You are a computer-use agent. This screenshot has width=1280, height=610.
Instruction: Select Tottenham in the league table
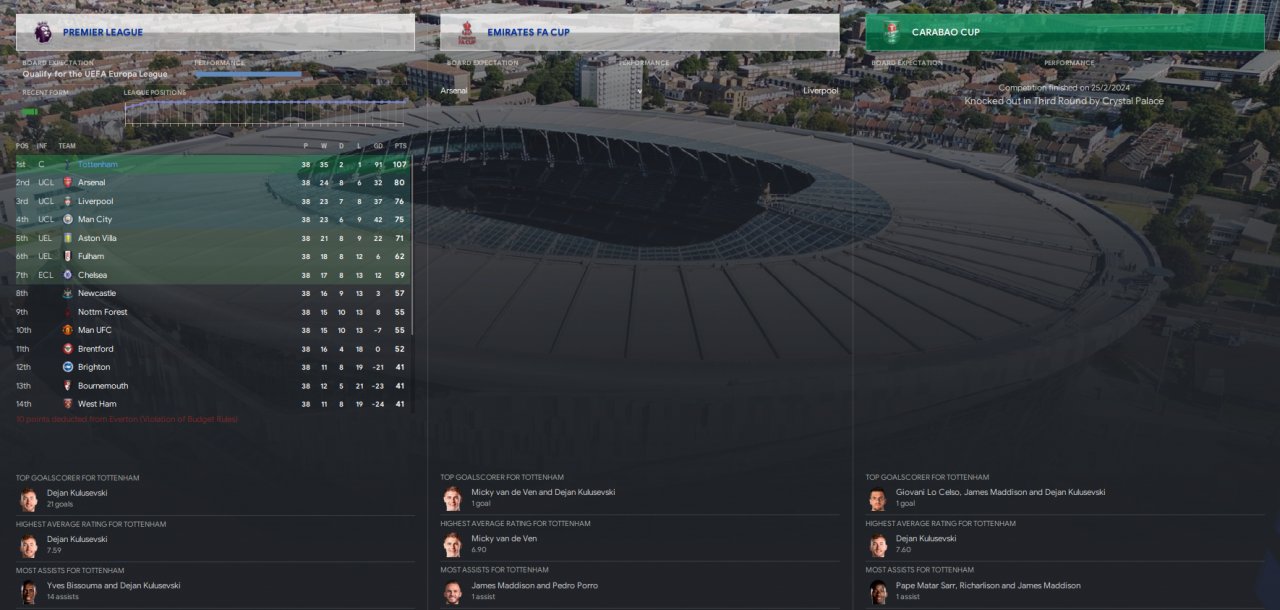point(98,164)
